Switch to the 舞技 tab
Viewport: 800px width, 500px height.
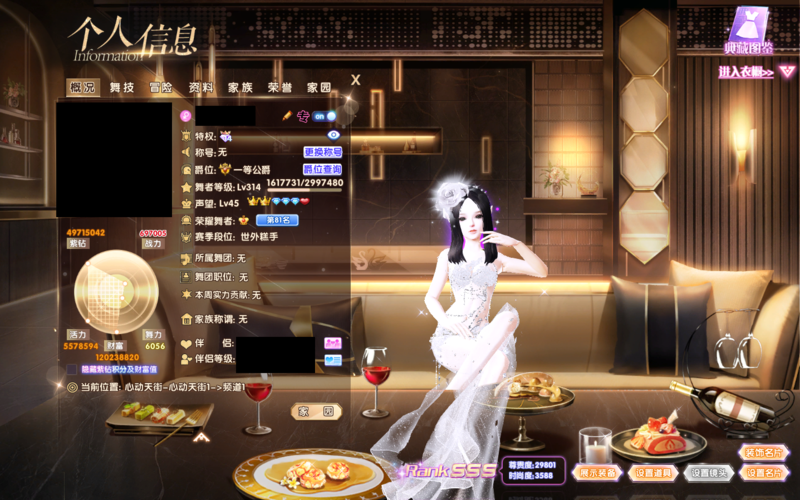(x=123, y=88)
